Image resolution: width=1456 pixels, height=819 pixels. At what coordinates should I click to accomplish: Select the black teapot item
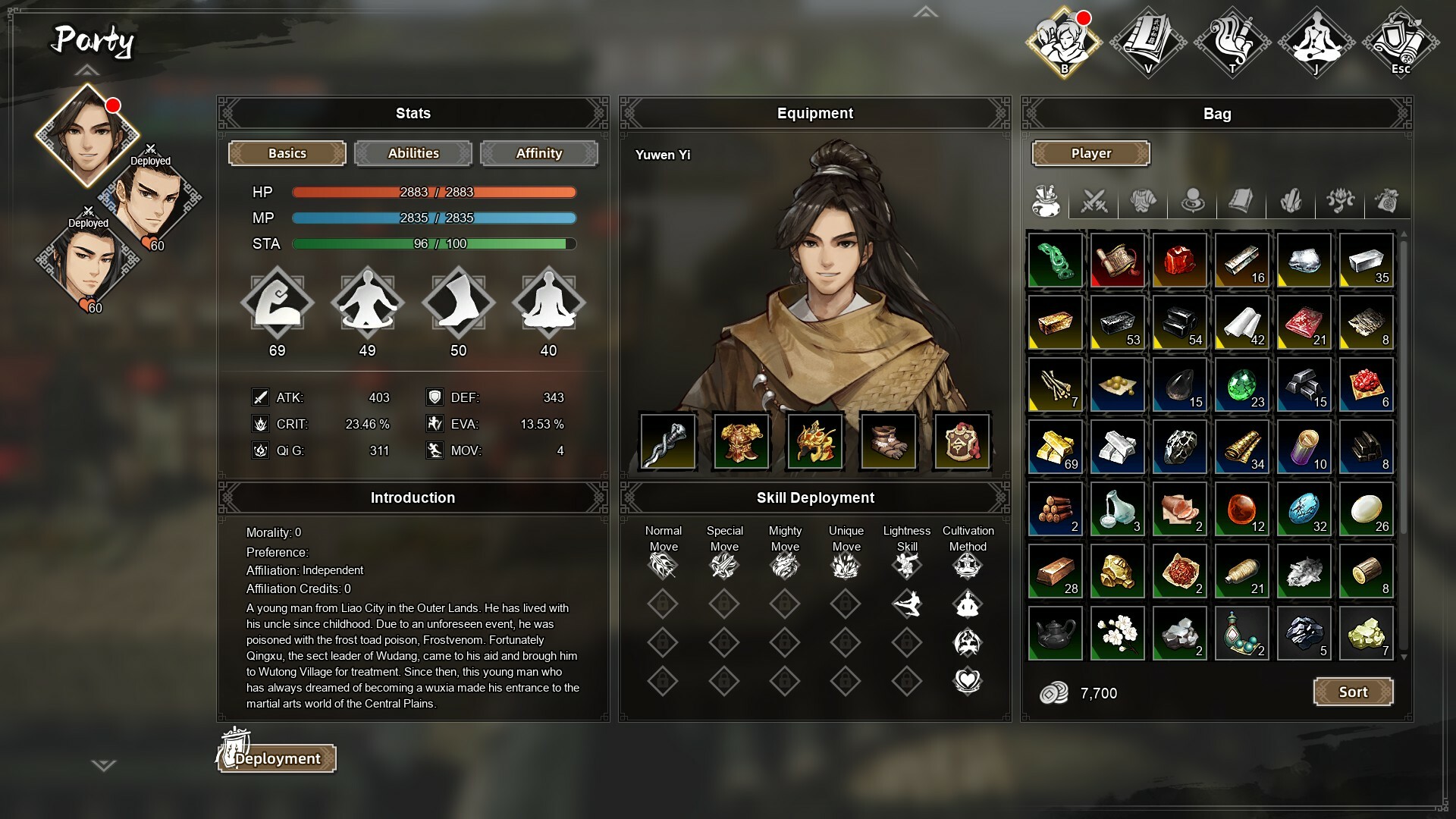coord(1055,633)
